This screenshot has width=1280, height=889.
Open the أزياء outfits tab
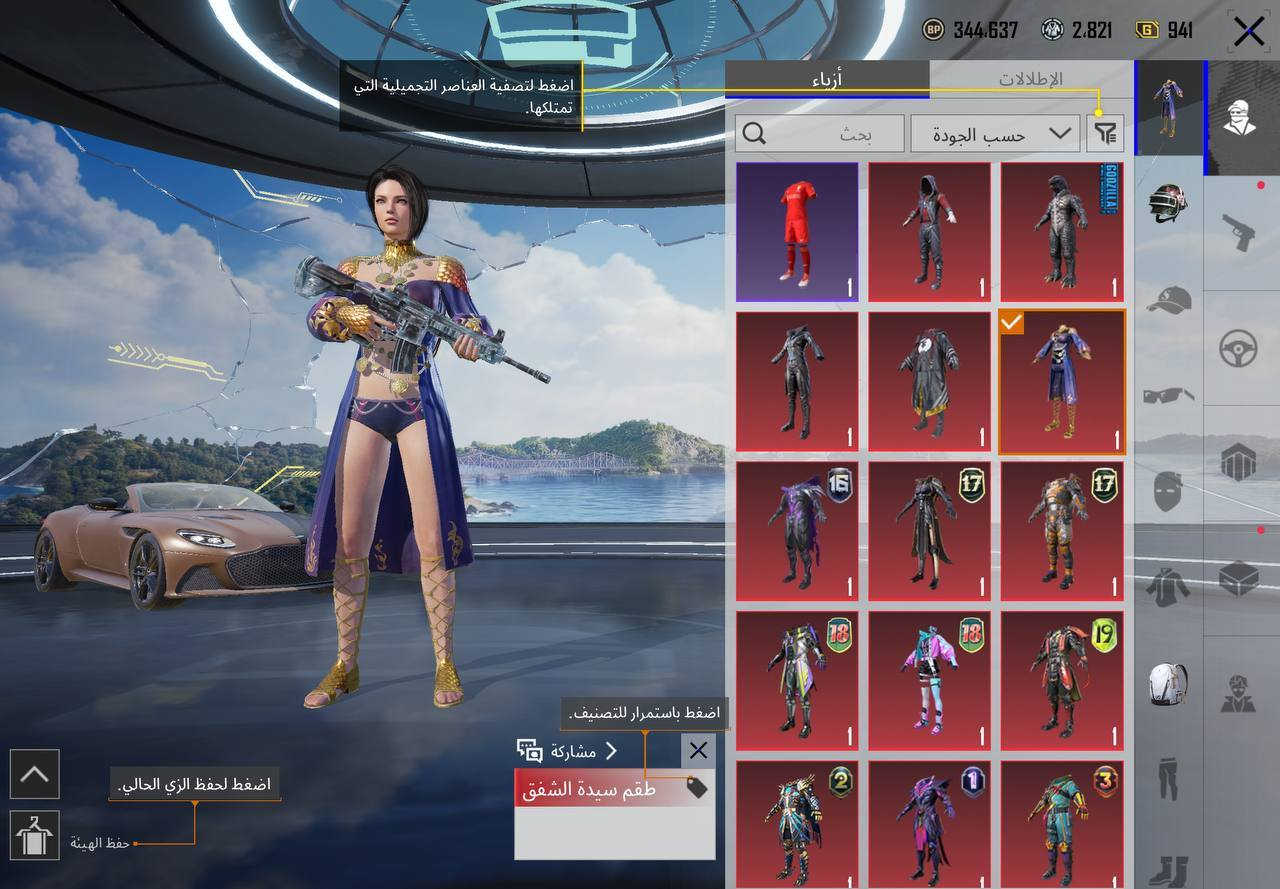(x=827, y=79)
